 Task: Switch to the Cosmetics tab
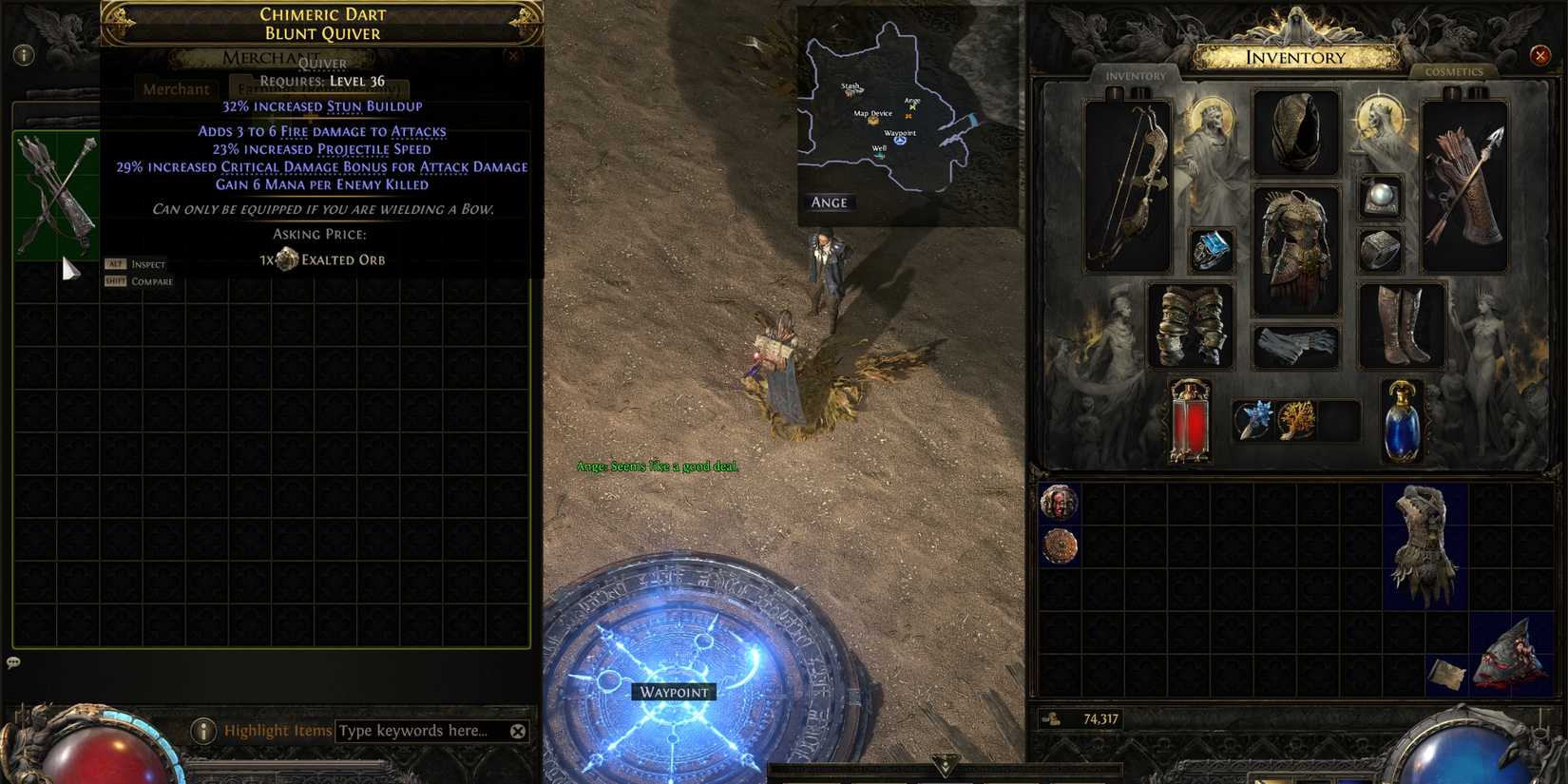click(x=1455, y=71)
